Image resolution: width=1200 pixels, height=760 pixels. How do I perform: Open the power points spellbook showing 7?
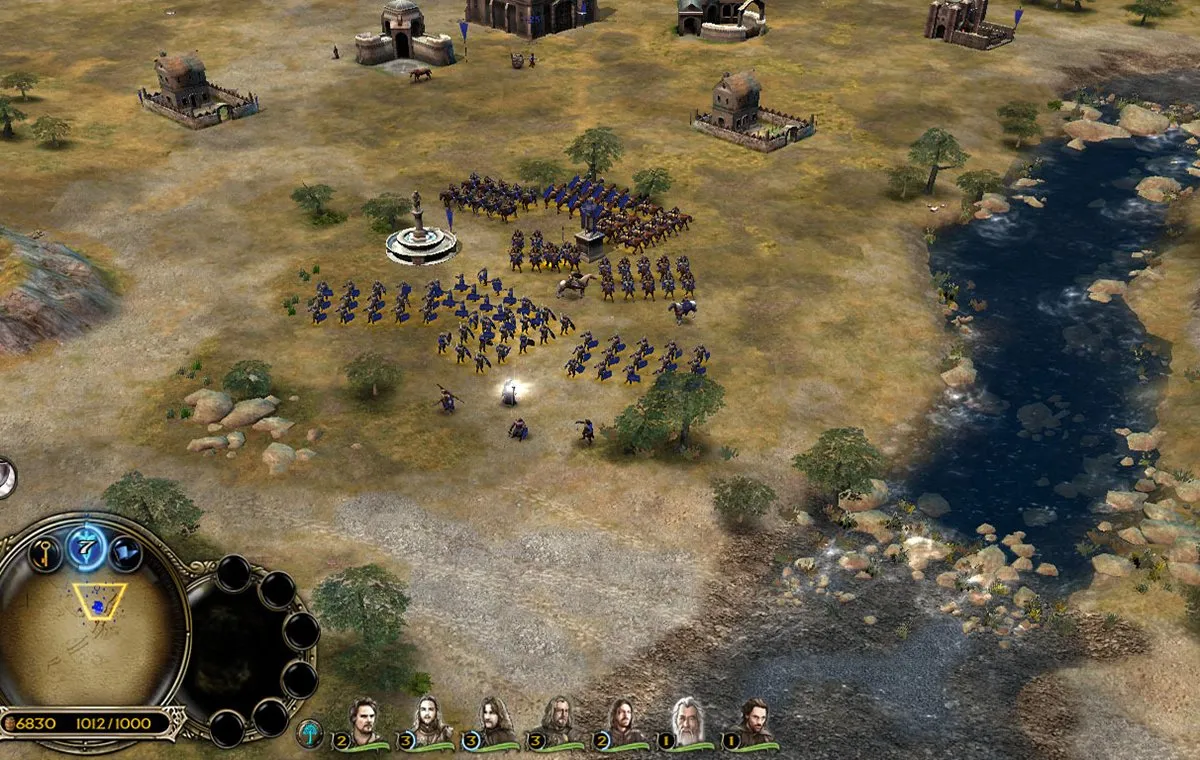point(87,546)
